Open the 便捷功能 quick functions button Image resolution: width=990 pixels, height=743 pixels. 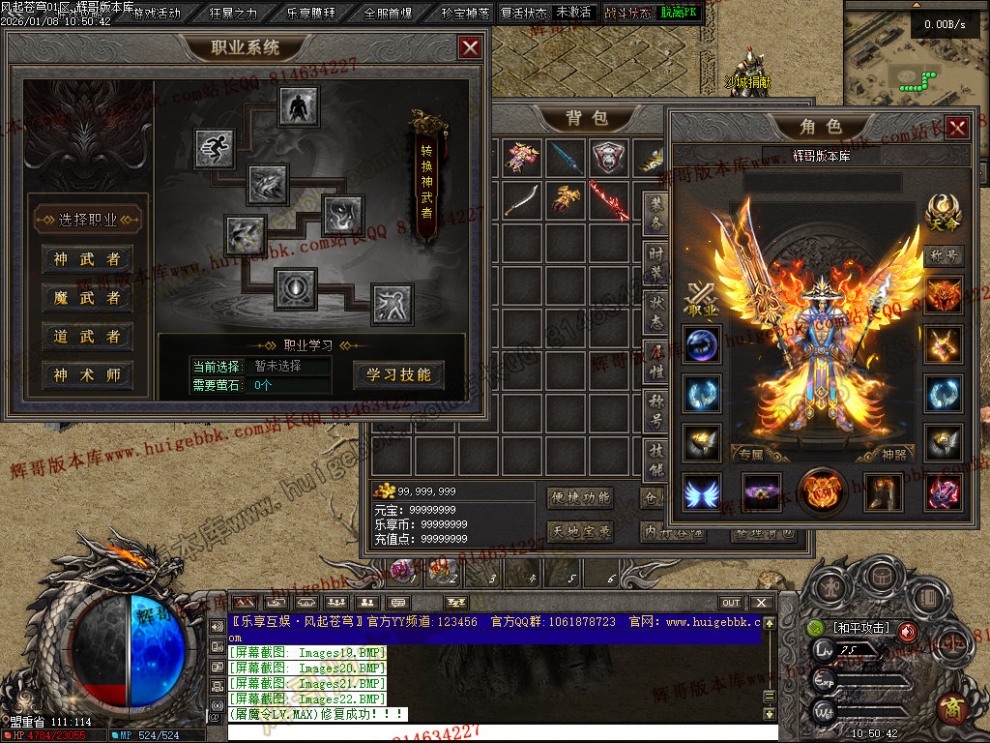coord(579,497)
